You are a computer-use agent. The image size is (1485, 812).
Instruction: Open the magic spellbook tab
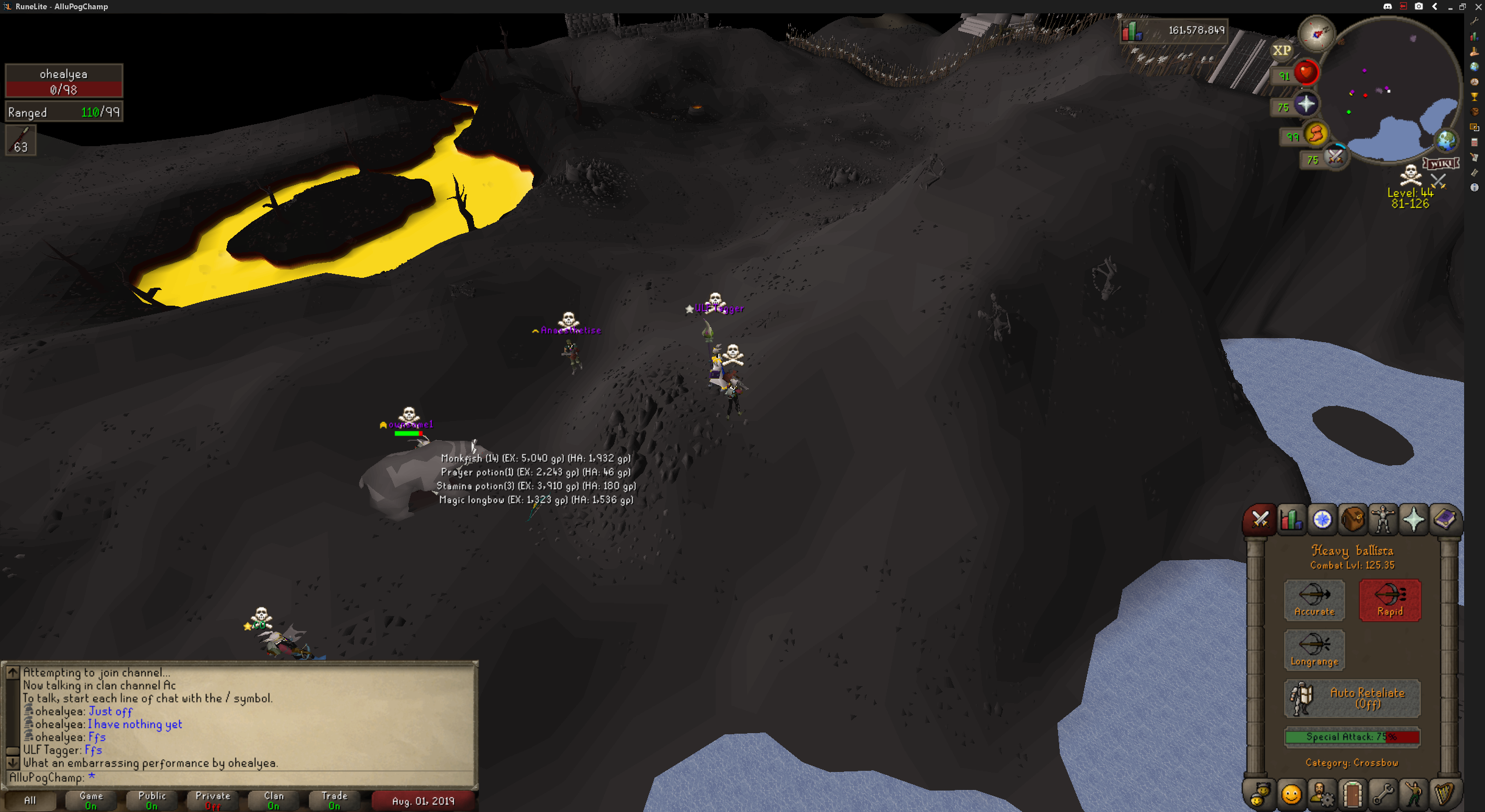click(x=1444, y=519)
